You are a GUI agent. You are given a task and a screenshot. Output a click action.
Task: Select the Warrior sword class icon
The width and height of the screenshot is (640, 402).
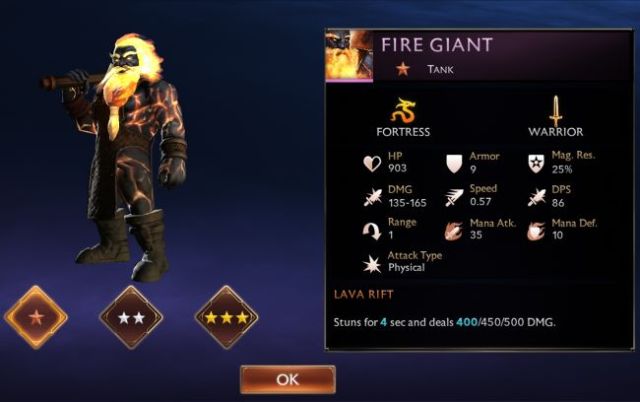[x=555, y=108]
